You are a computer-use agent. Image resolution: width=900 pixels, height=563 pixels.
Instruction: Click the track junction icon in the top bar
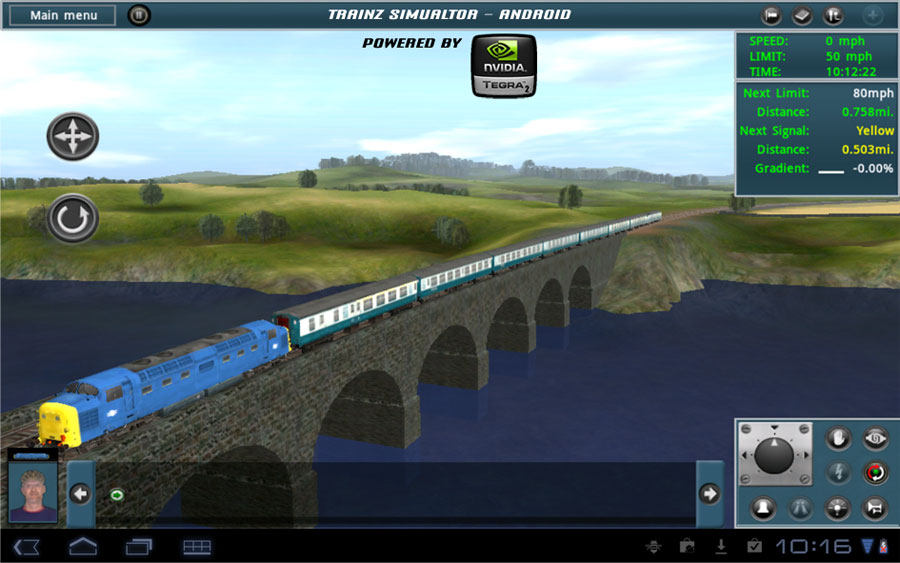(x=833, y=16)
